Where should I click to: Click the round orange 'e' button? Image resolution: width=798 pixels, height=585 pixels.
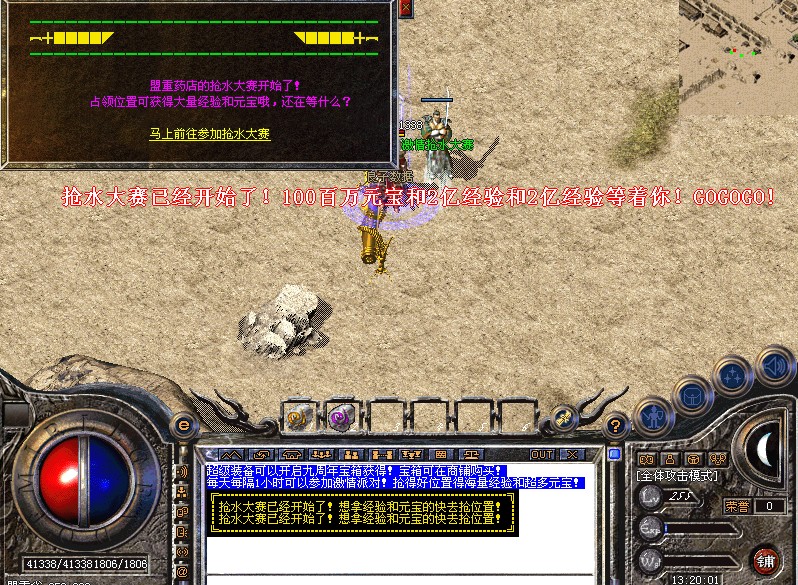pyautogui.click(x=182, y=425)
